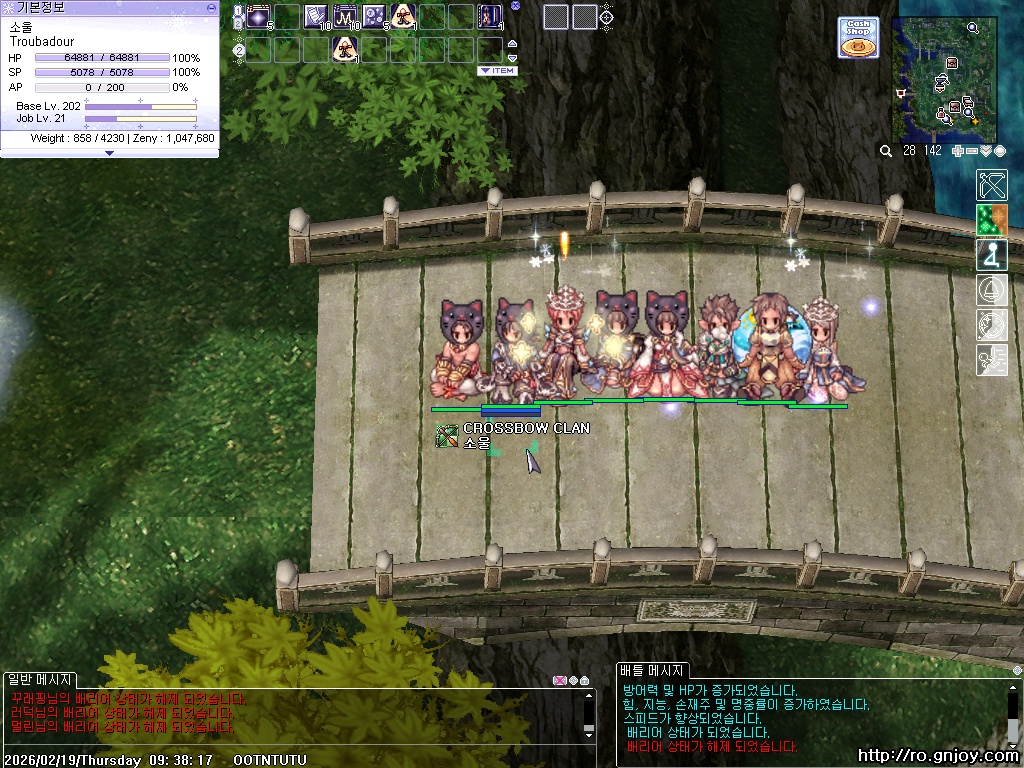Image resolution: width=1024 pixels, height=768 pixels.
Task: Use the moon and stars skill
Action: [374, 16]
